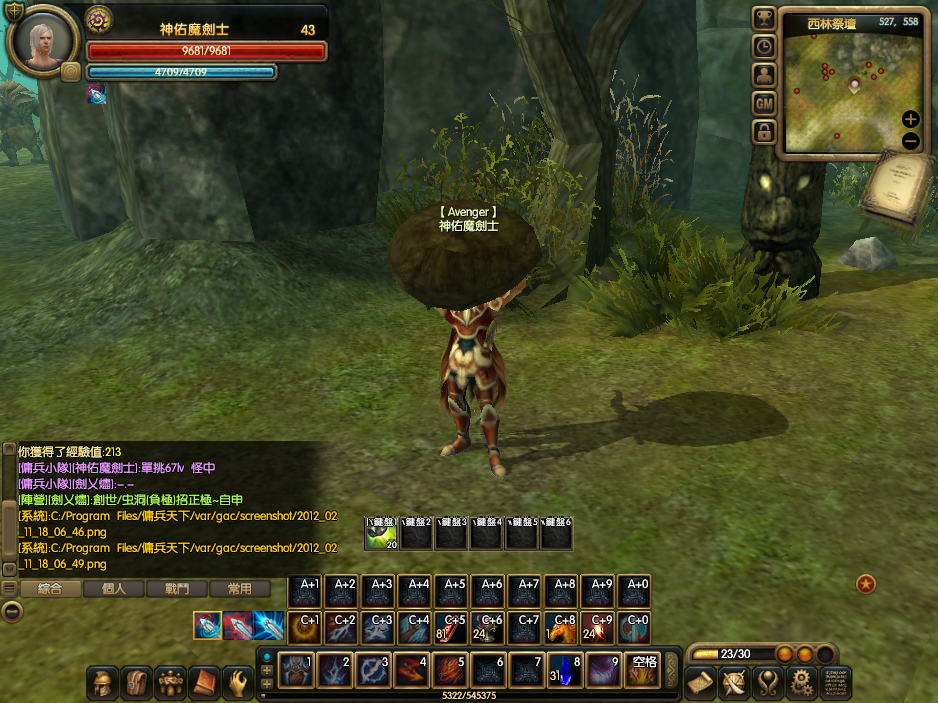Click the GM button

click(x=764, y=103)
